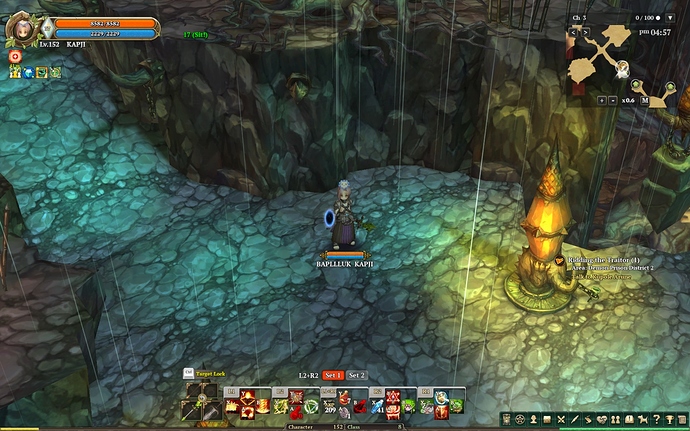
Task: Switch hotbar to Set 1
Action: (332, 375)
